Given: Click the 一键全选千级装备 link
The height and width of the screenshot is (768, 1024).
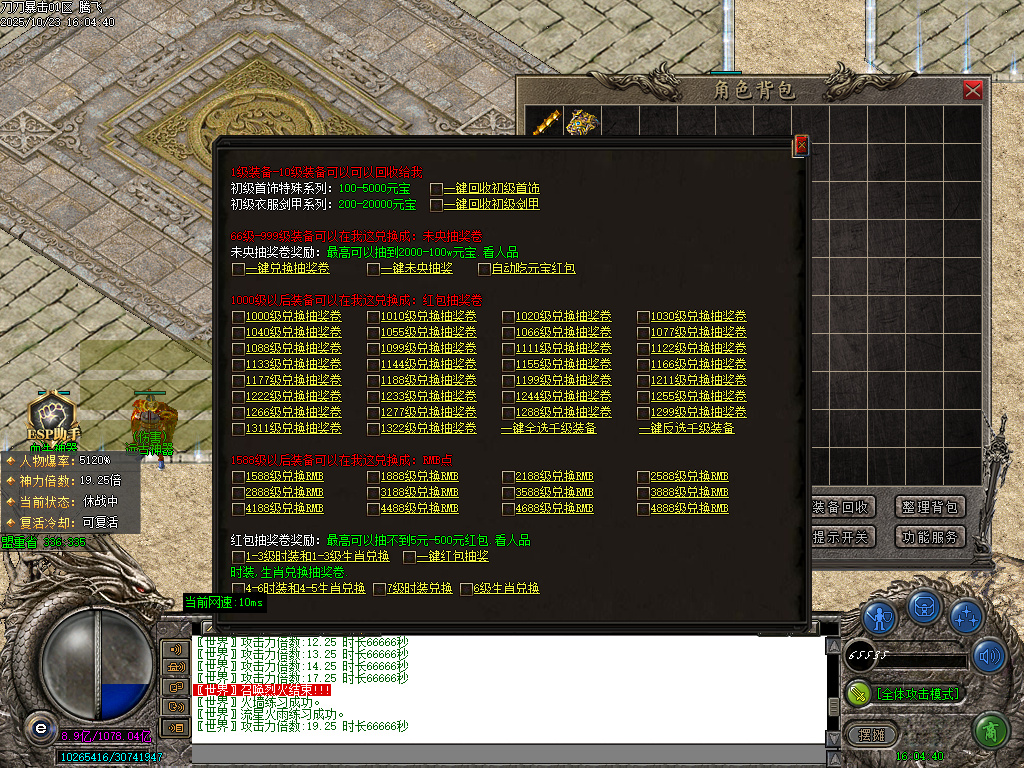Looking at the screenshot, I should point(549,428).
